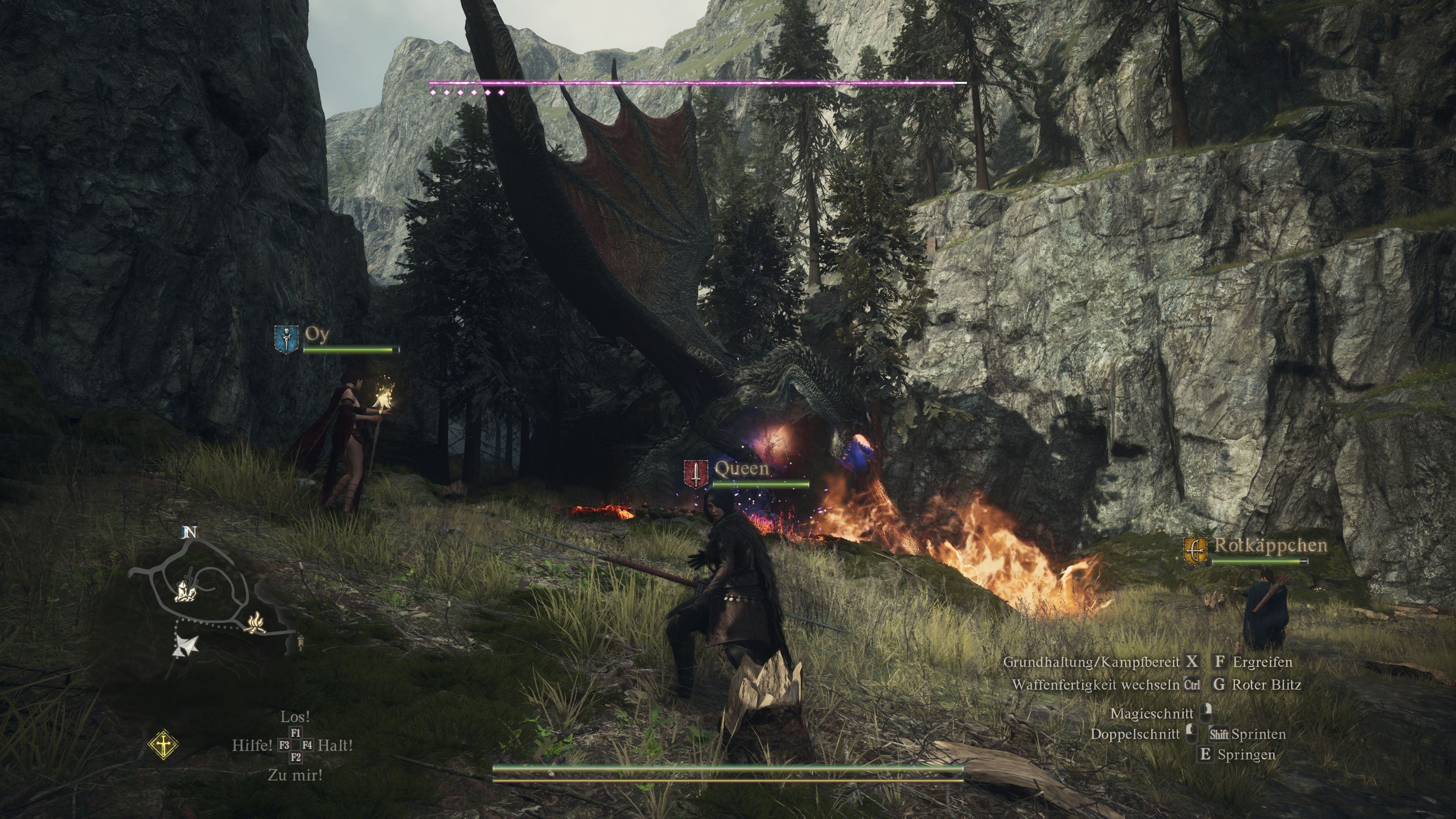Click Queen's red sword vocation badge
1456x819 pixels.
[696, 474]
